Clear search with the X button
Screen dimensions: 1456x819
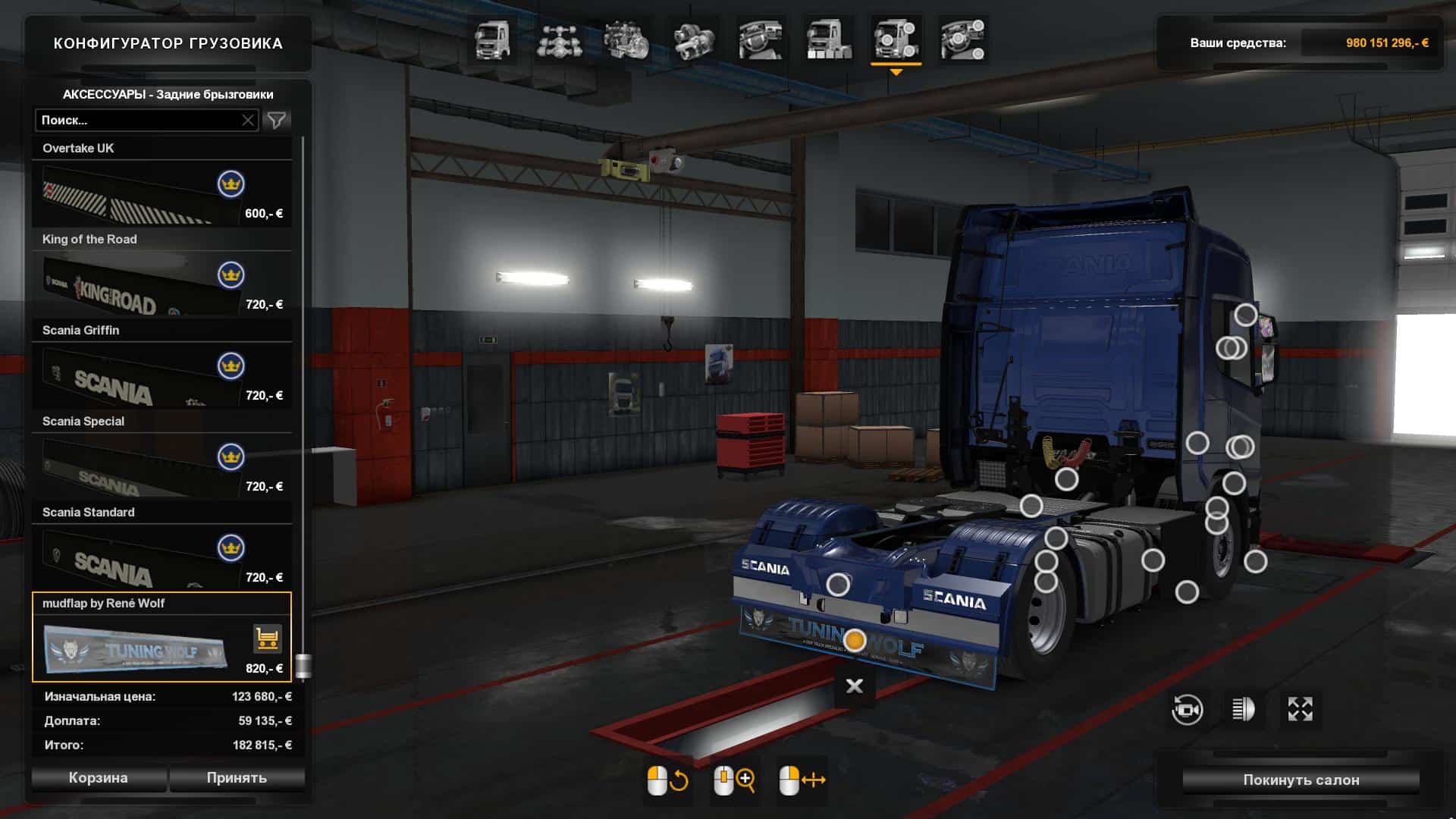click(x=248, y=120)
